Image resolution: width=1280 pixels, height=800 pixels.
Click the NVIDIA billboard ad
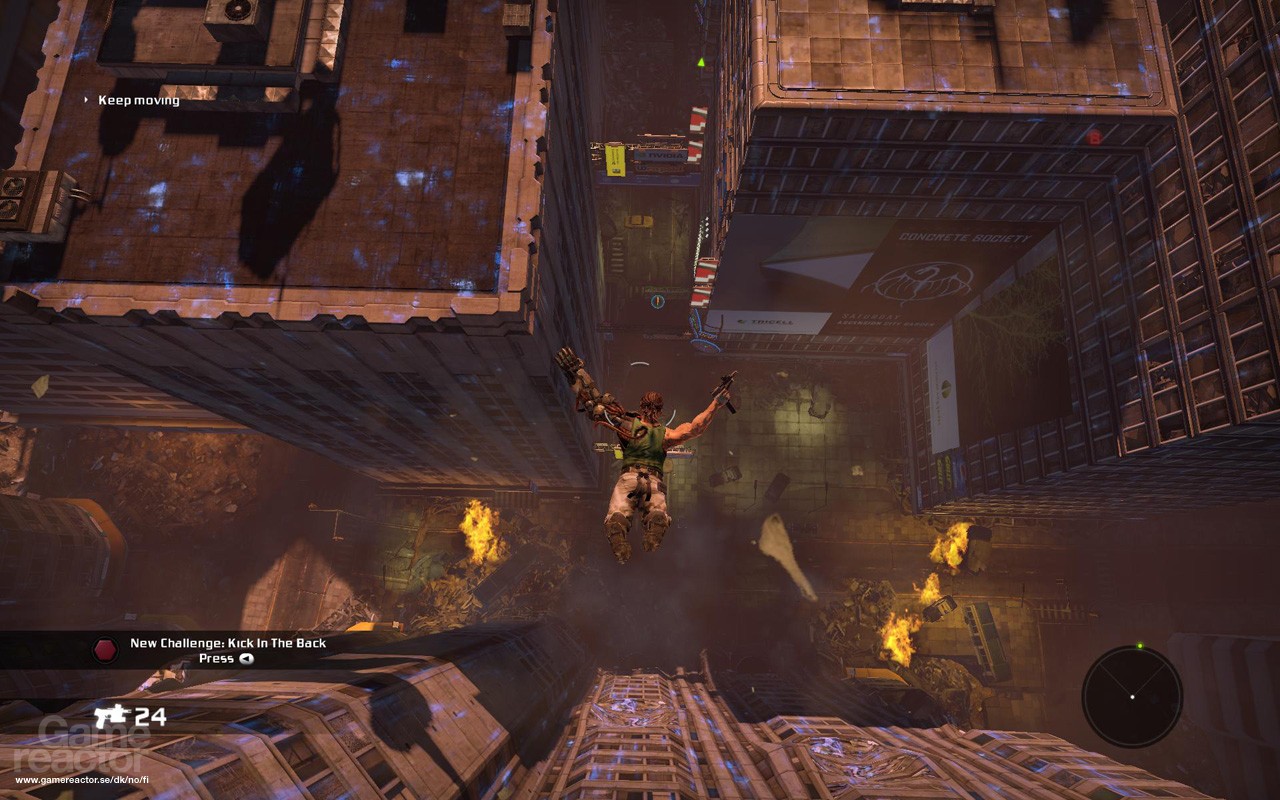pos(658,156)
